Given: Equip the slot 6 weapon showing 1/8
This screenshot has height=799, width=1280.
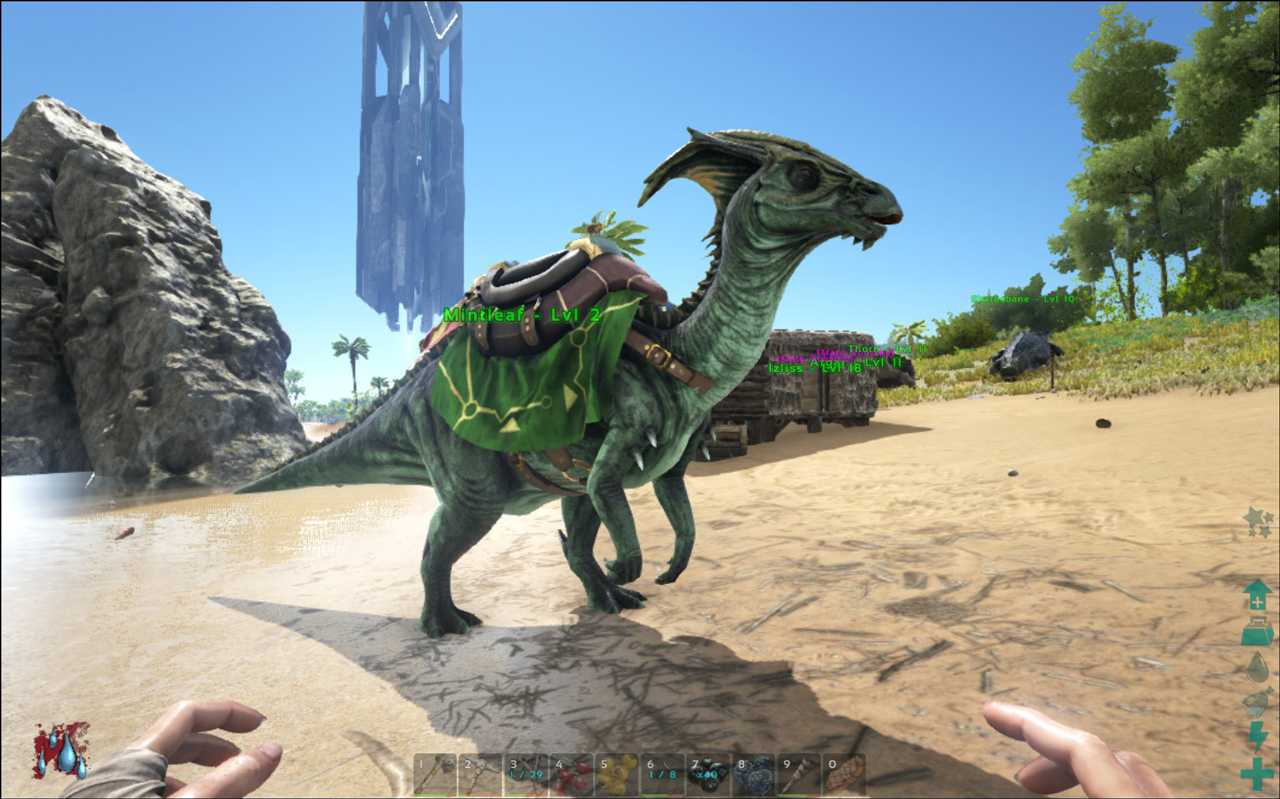Looking at the screenshot, I should (662, 774).
